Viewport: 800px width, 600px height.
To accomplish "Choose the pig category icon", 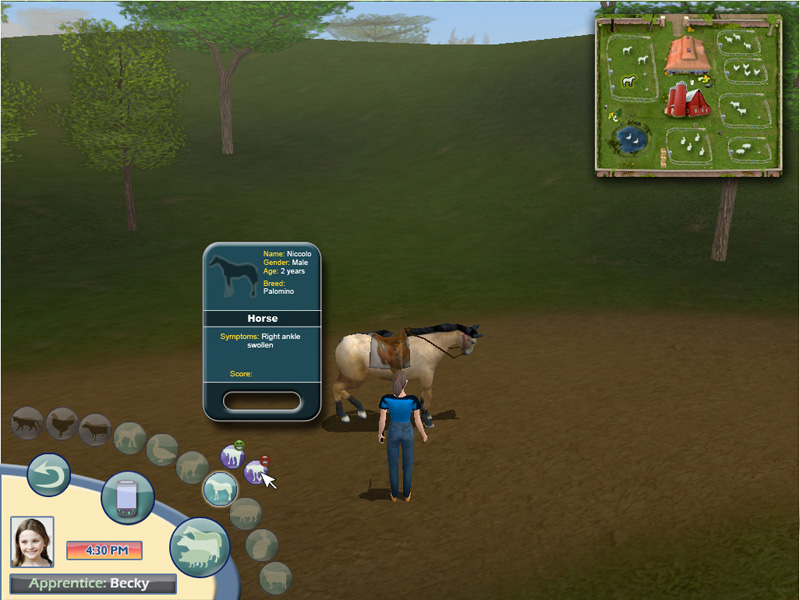I will tap(246, 513).
